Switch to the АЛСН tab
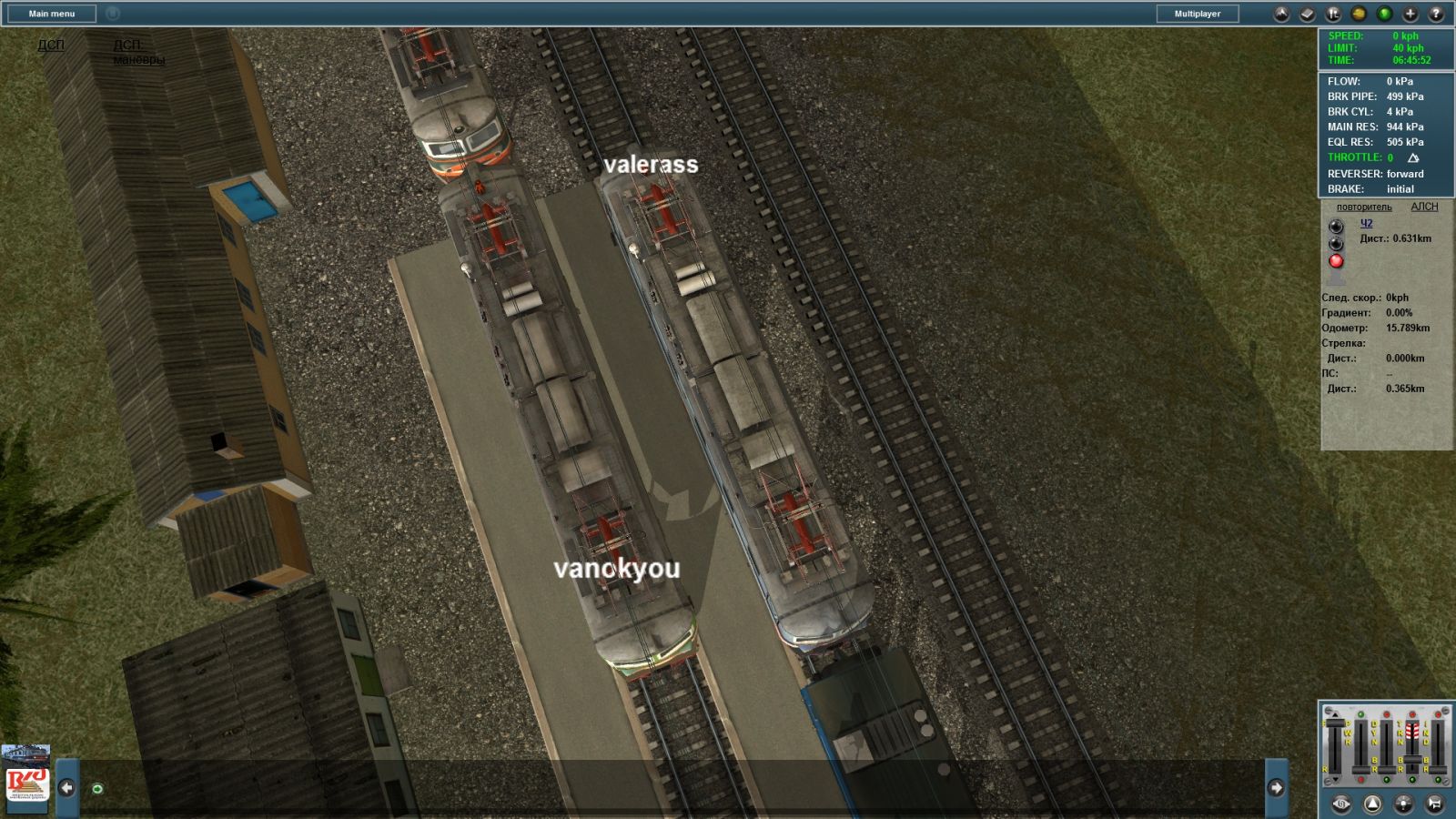This screenshot has height=819, width=1456. pos(1424,207)
